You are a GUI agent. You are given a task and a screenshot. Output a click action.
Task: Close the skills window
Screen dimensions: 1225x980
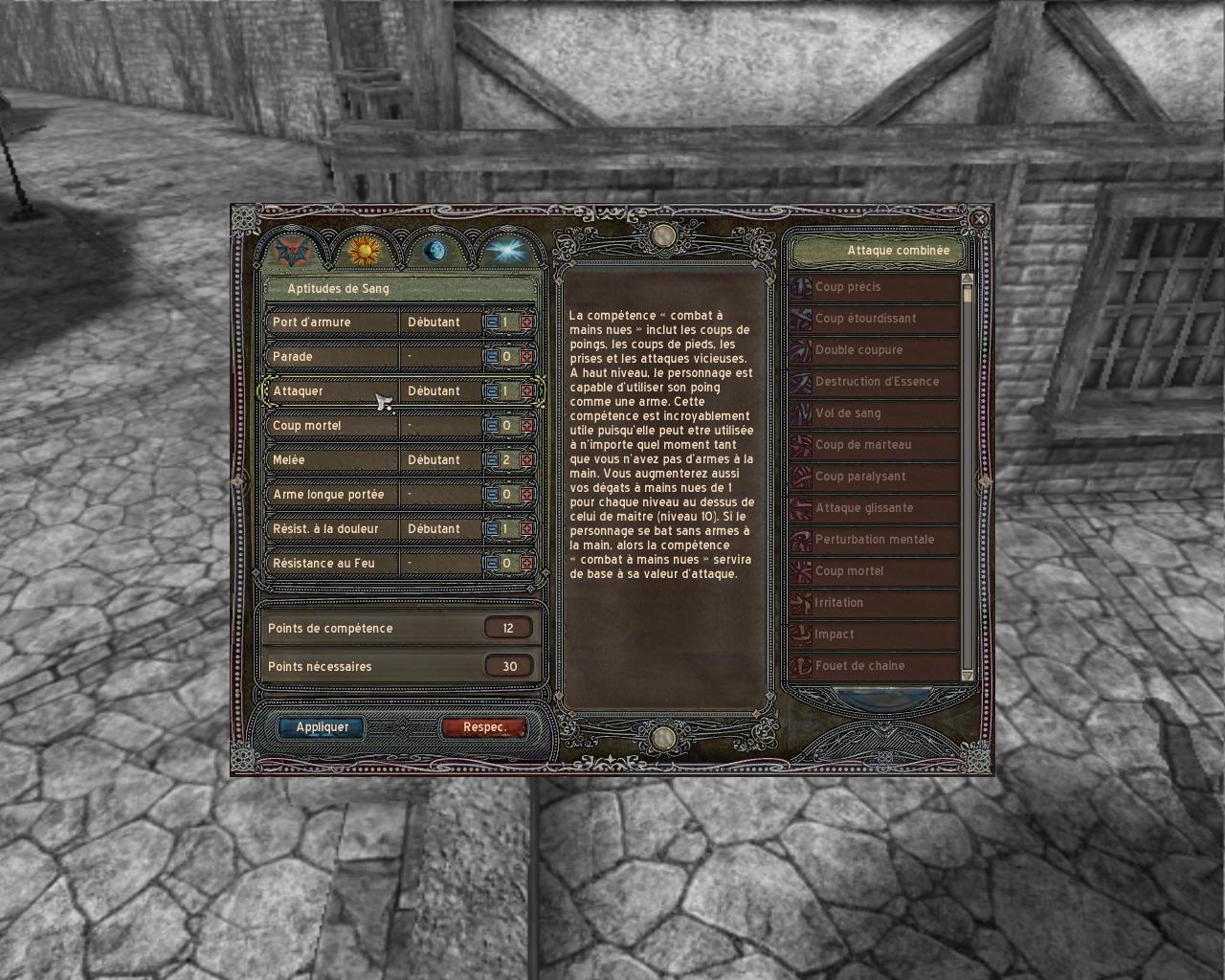[979, 218]
